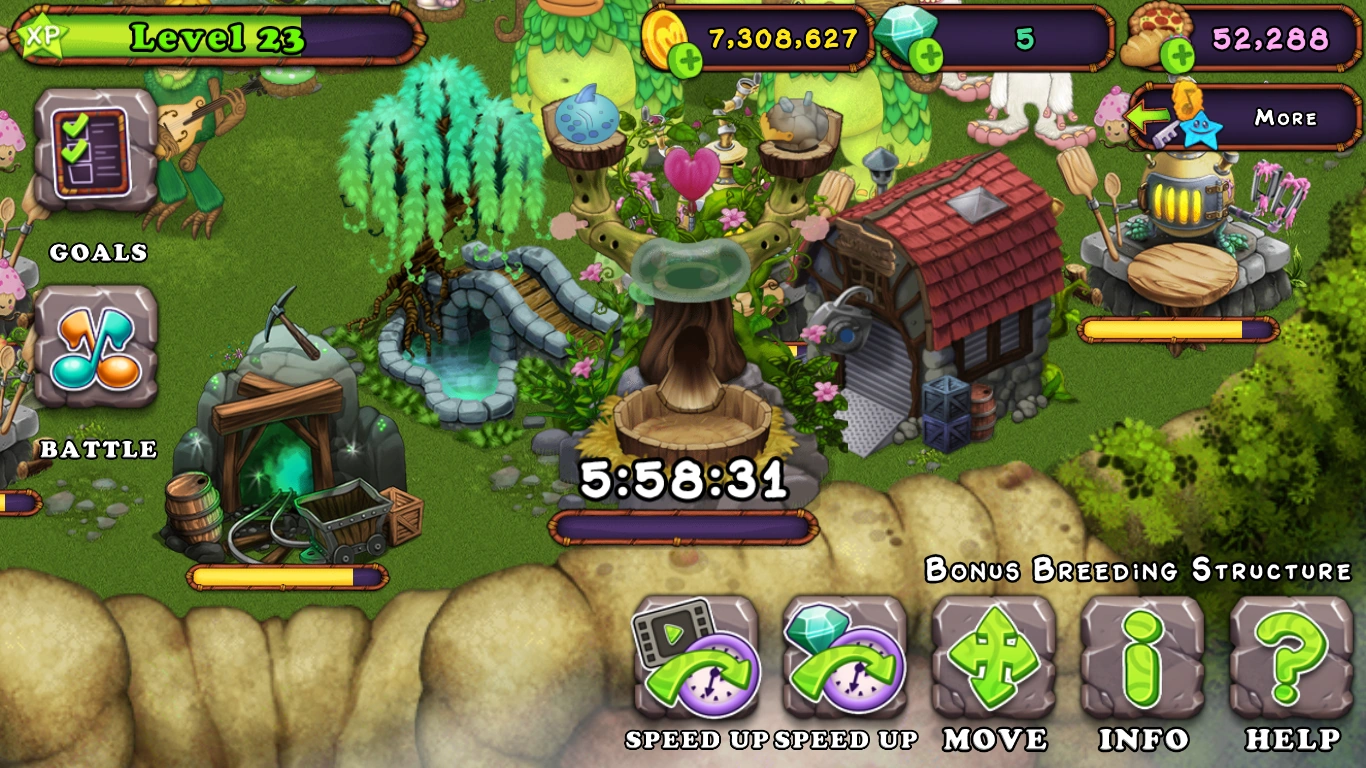Tap the heart above the breeding tree
The width and height of the screenshot is (1366, 768).
pos(690,172)
